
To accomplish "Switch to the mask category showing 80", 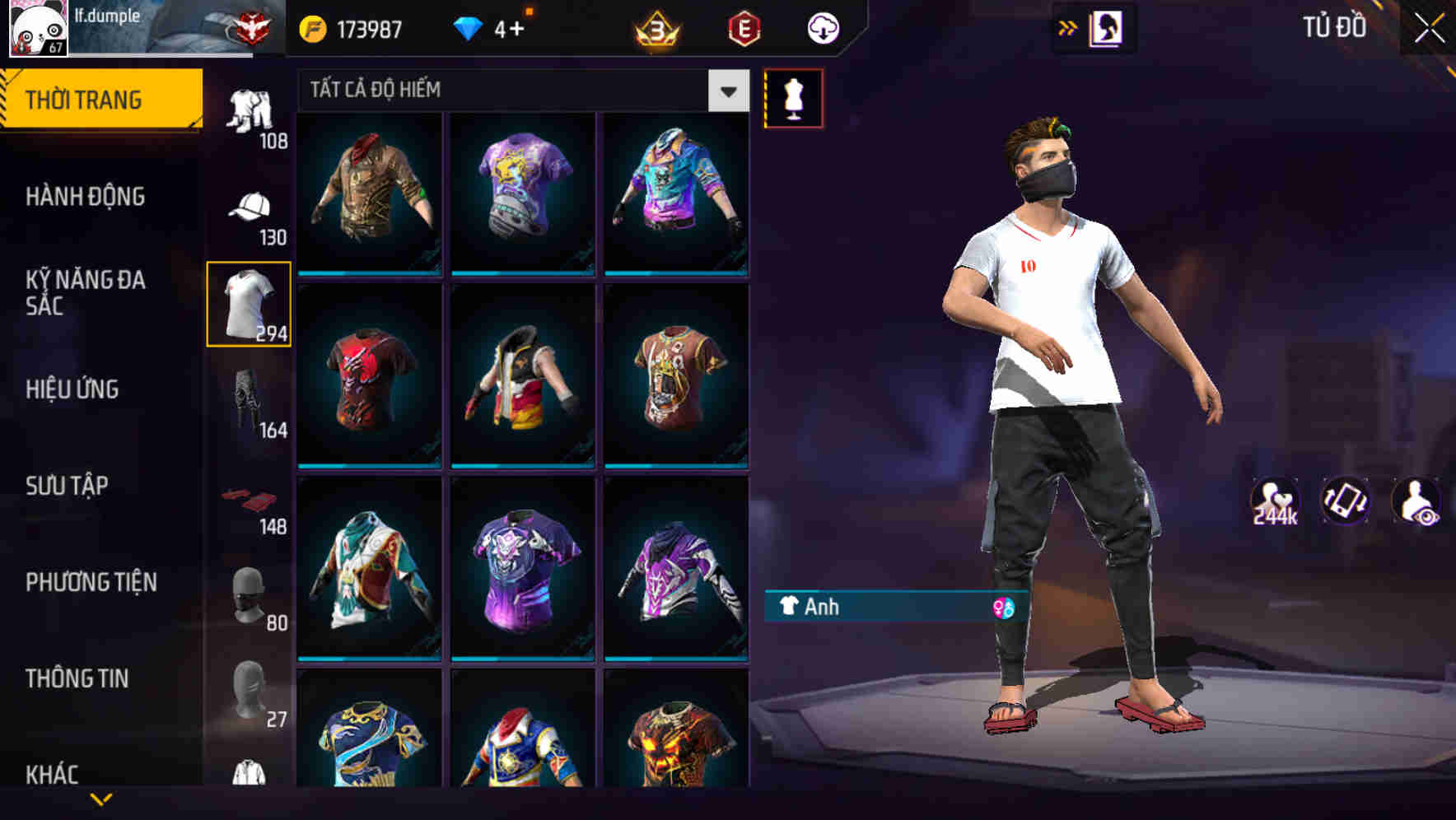I will tap(249, 596).
